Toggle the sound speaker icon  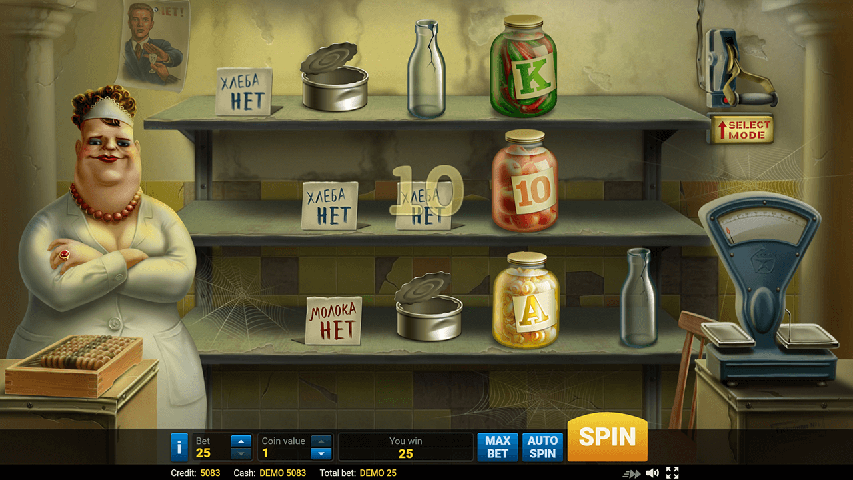pyautogui.click(x=652, y=473)
